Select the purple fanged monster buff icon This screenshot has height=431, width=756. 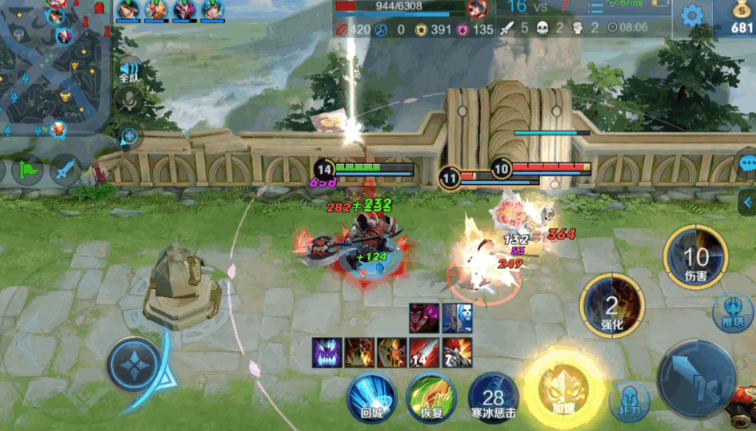point(327,353)
